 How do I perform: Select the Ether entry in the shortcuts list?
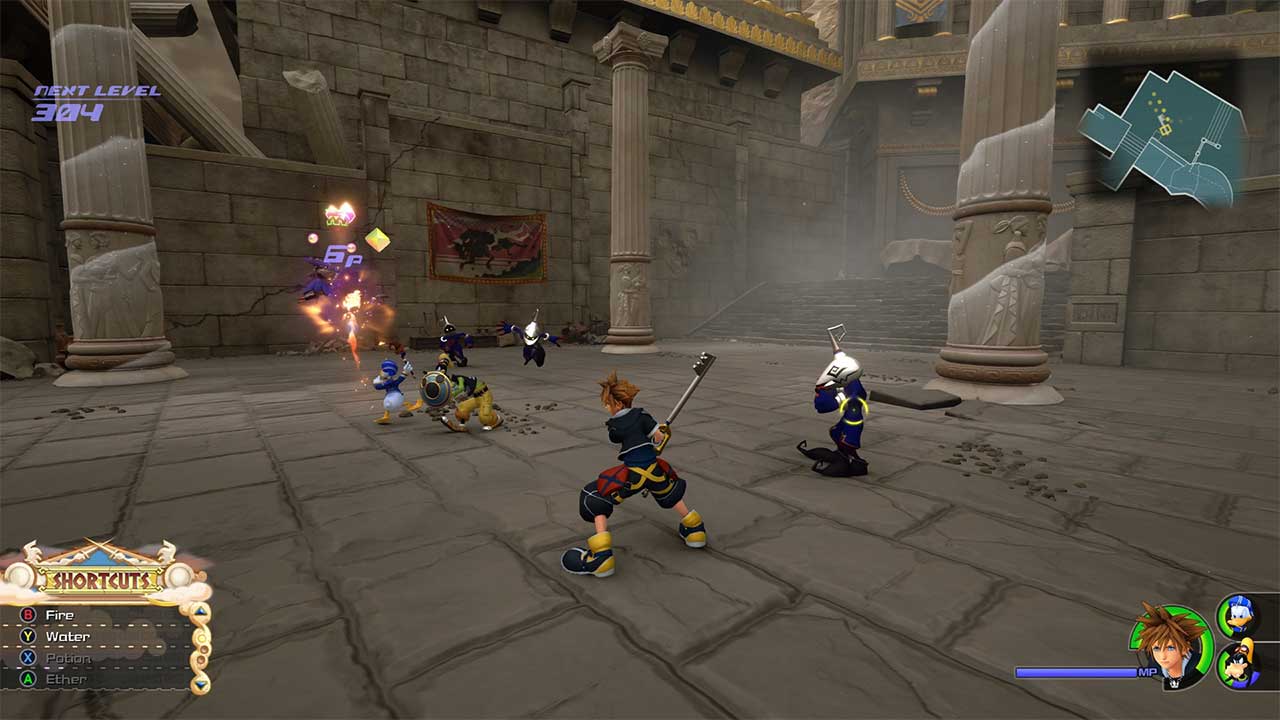68,679
